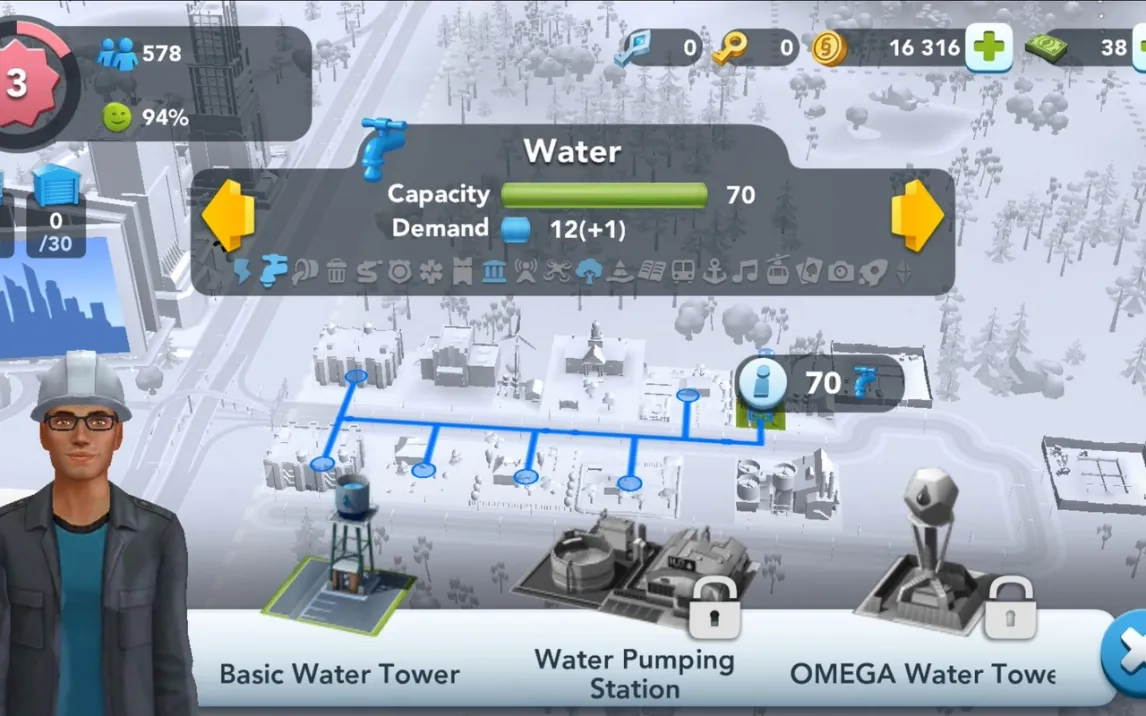Image resolution: width=1146 pixels, height=716 pixels.
Task: Open the parks tree category
Action: point(588,271)
